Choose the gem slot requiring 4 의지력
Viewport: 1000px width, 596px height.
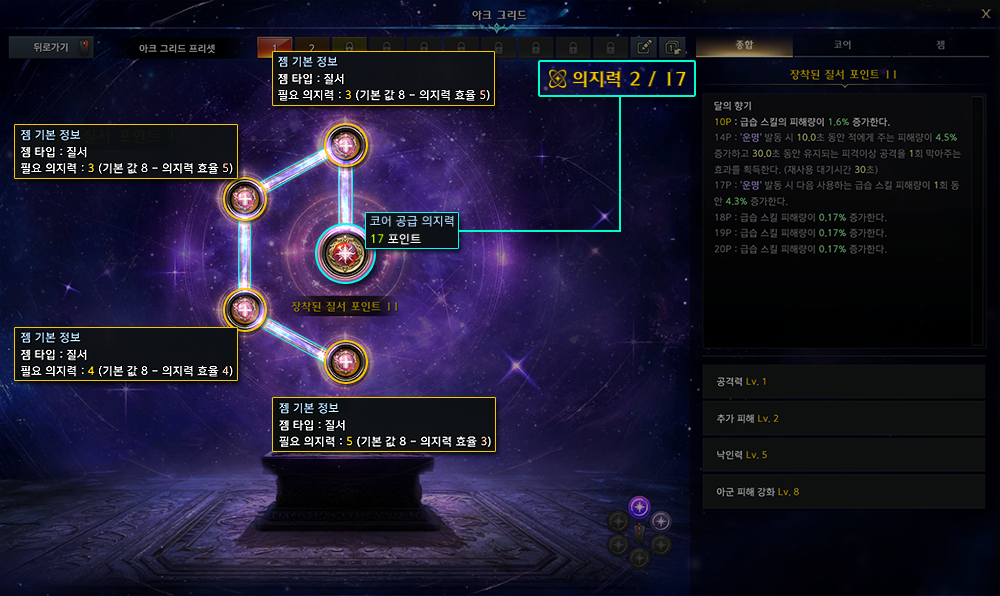coord(244,309)
